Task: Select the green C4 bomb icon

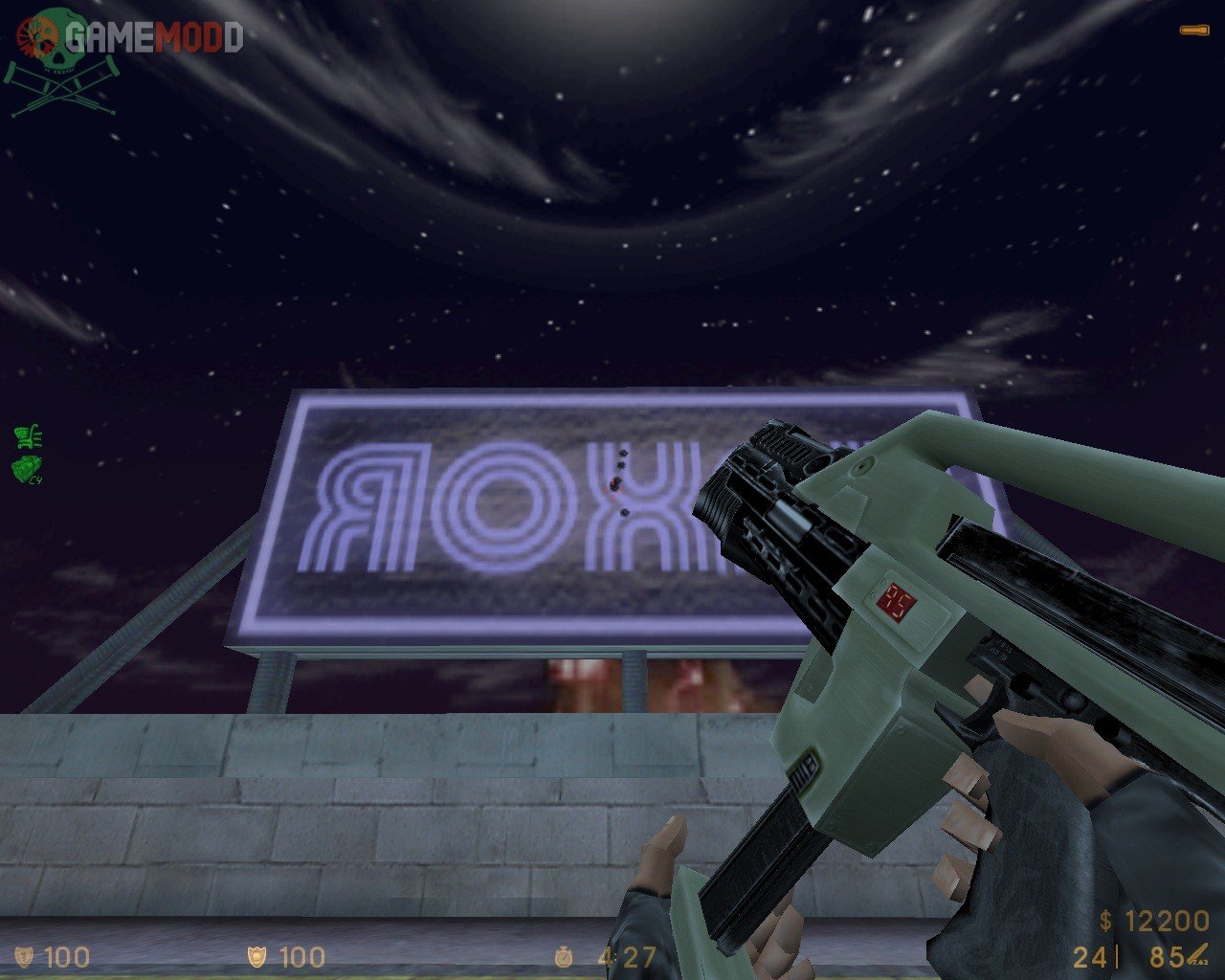Action: pyautogui.click(x=27, y=468)
